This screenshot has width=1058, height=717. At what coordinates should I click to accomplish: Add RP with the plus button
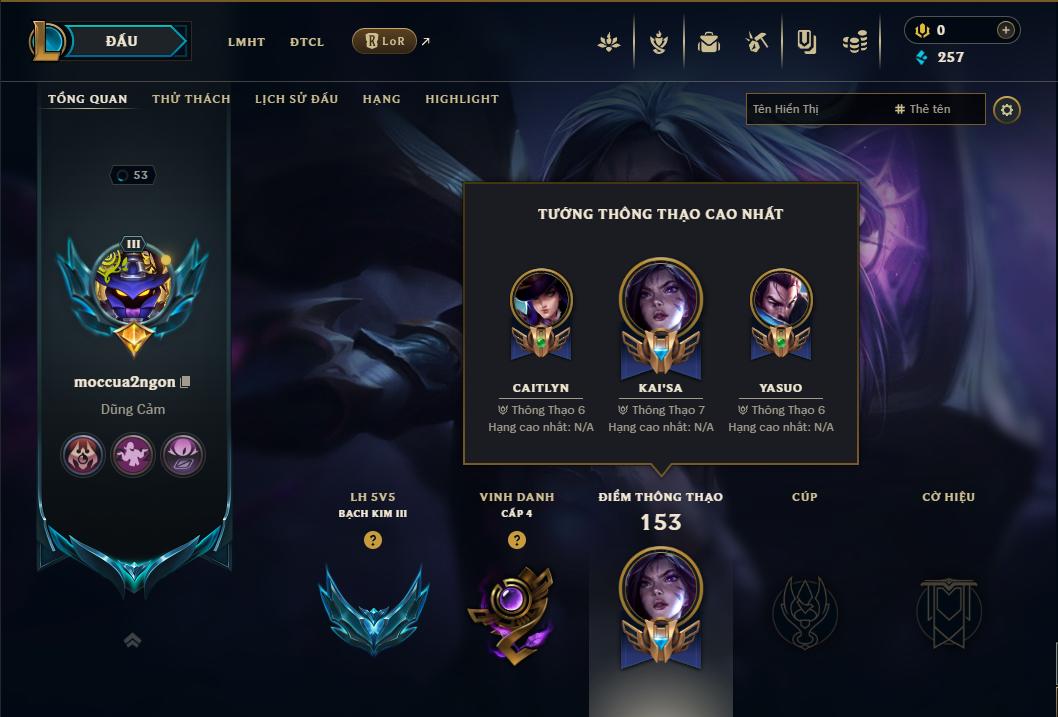[1005, 30]
